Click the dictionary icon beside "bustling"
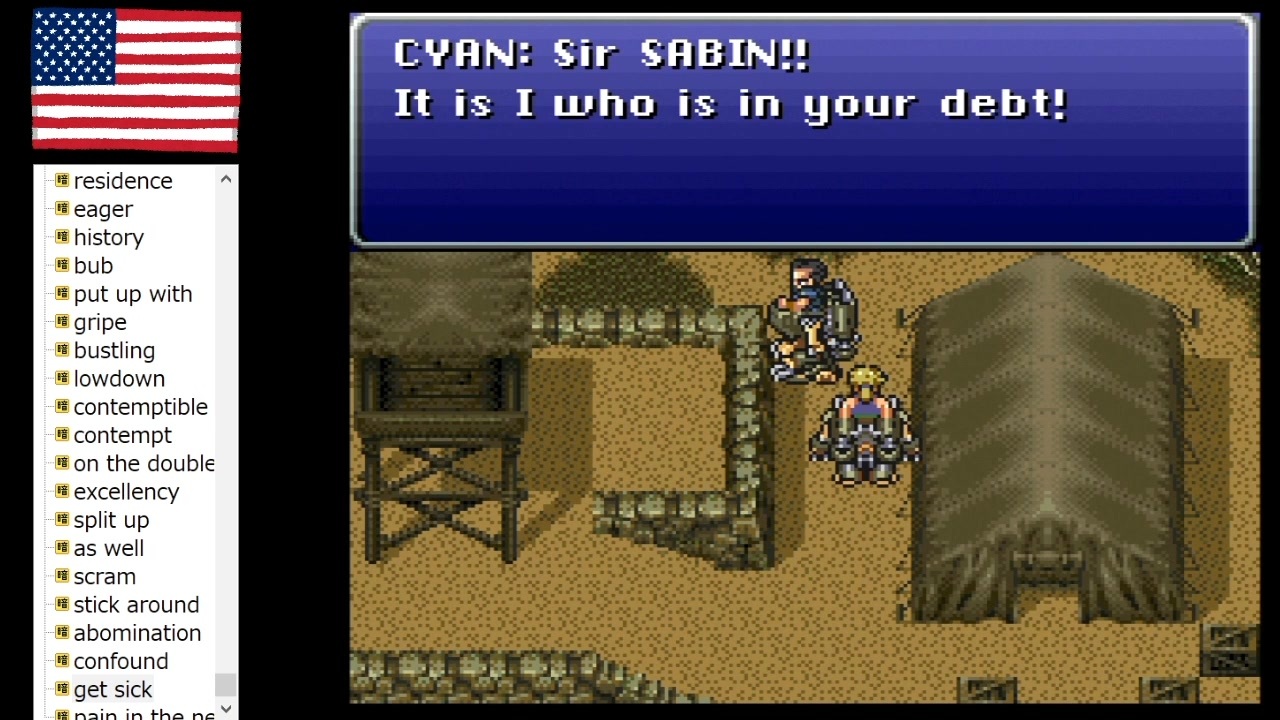 (x=60, y=350)
